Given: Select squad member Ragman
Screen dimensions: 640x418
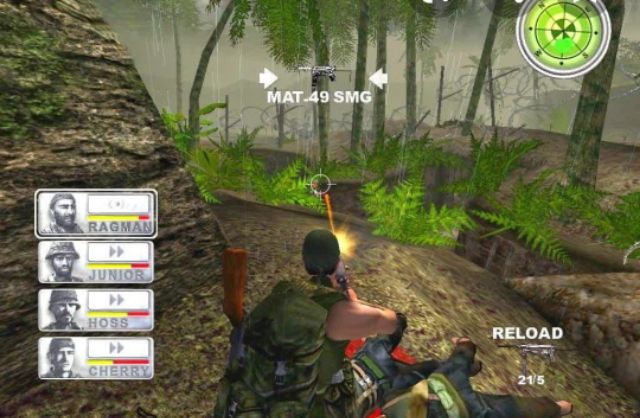Looking at the screenshot, I should point(96,213).
